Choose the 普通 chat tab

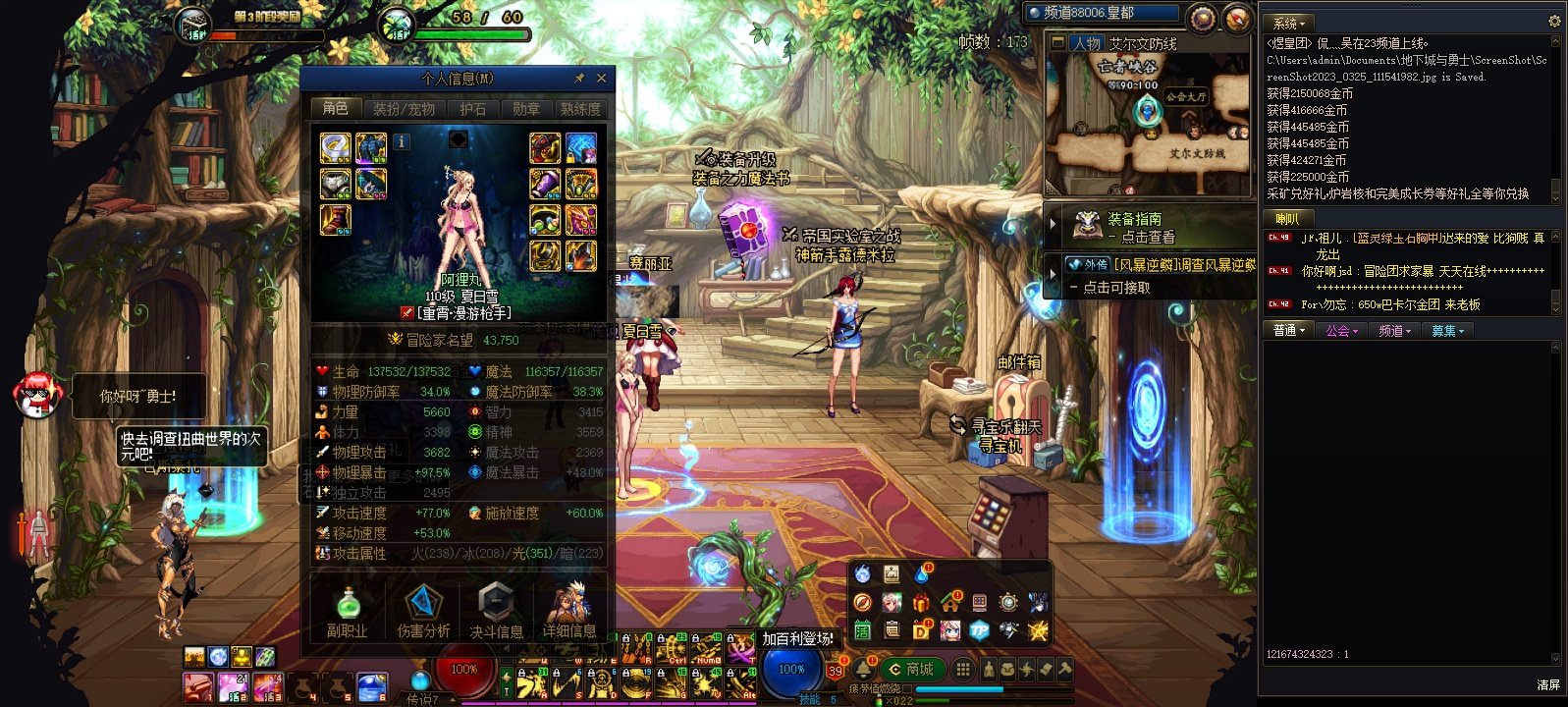(x=1288, y=331)
